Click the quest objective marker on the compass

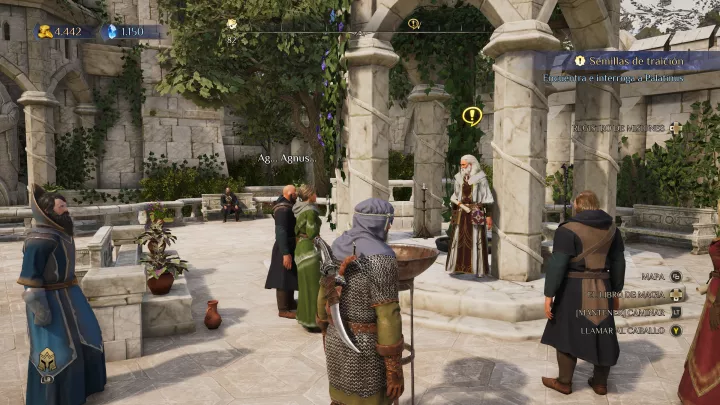(x=414, y=24)
